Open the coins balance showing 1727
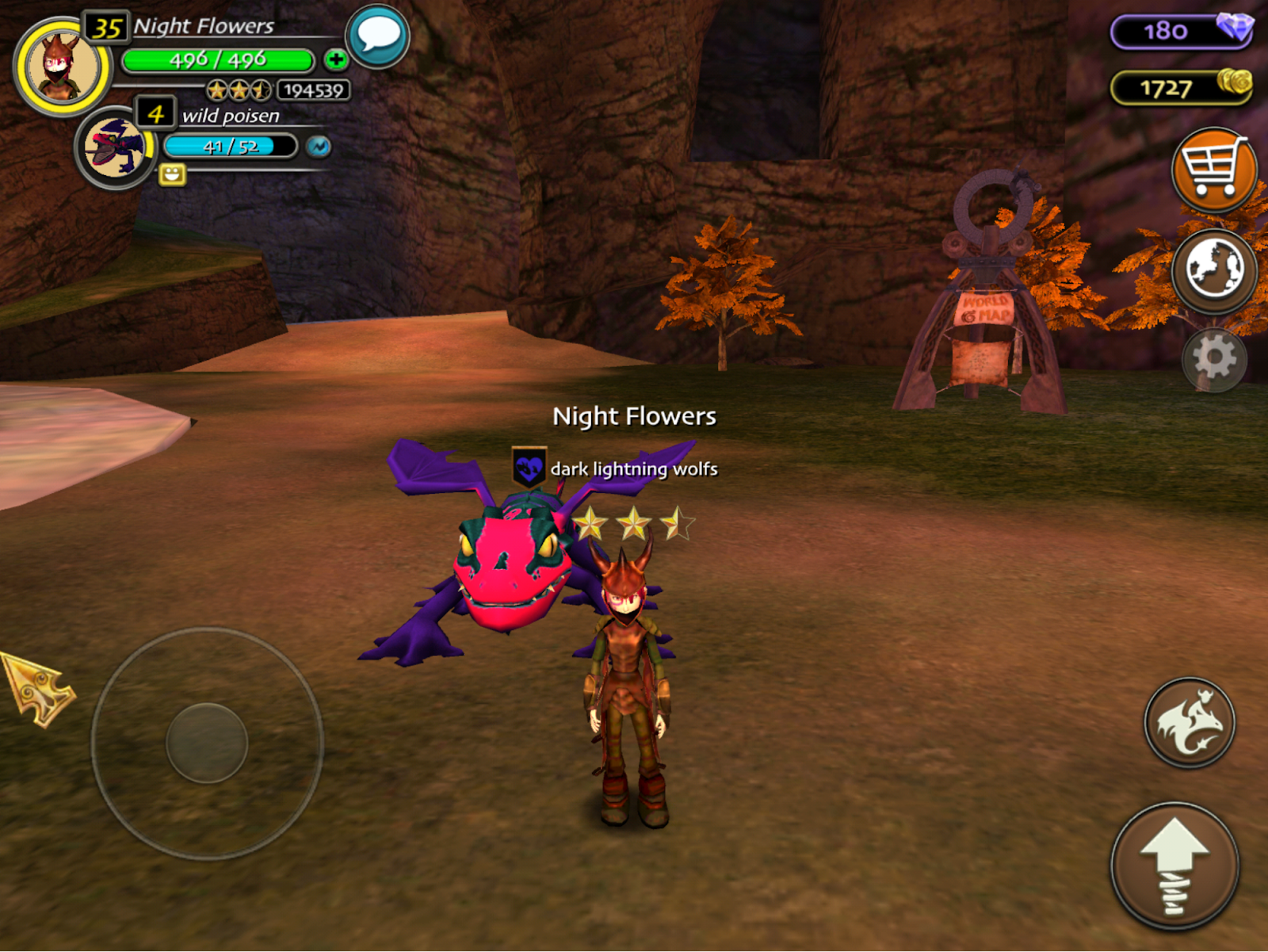The width and height of the screenshot is (1268, 952). click(1181, 87)
